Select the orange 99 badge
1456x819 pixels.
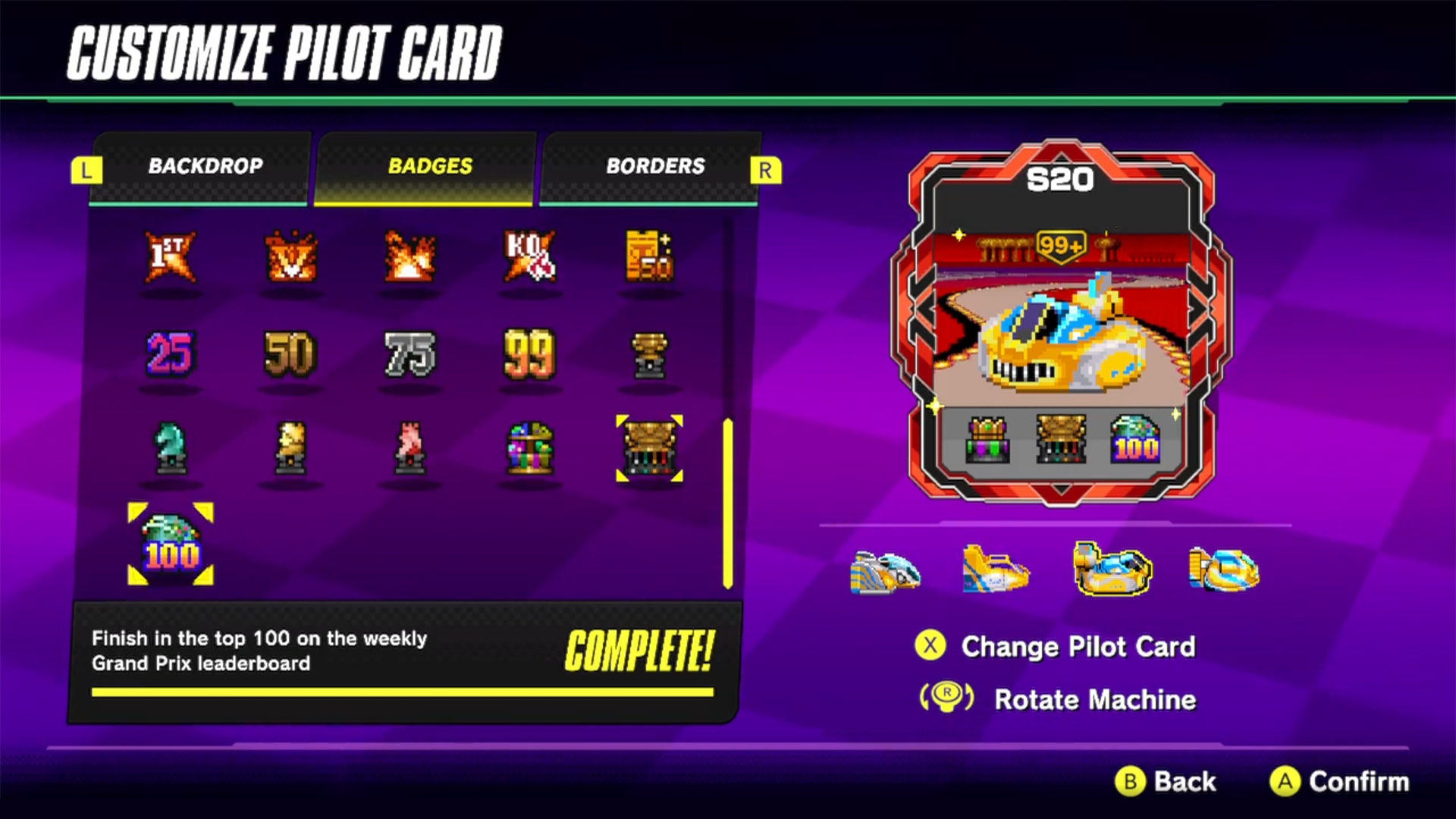tap(529, 353)
